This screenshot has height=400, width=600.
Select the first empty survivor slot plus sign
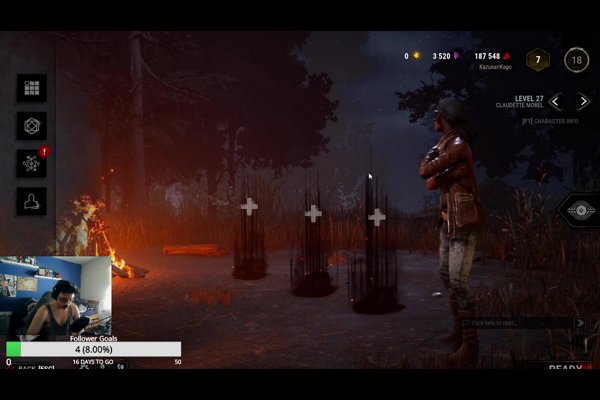249,206
